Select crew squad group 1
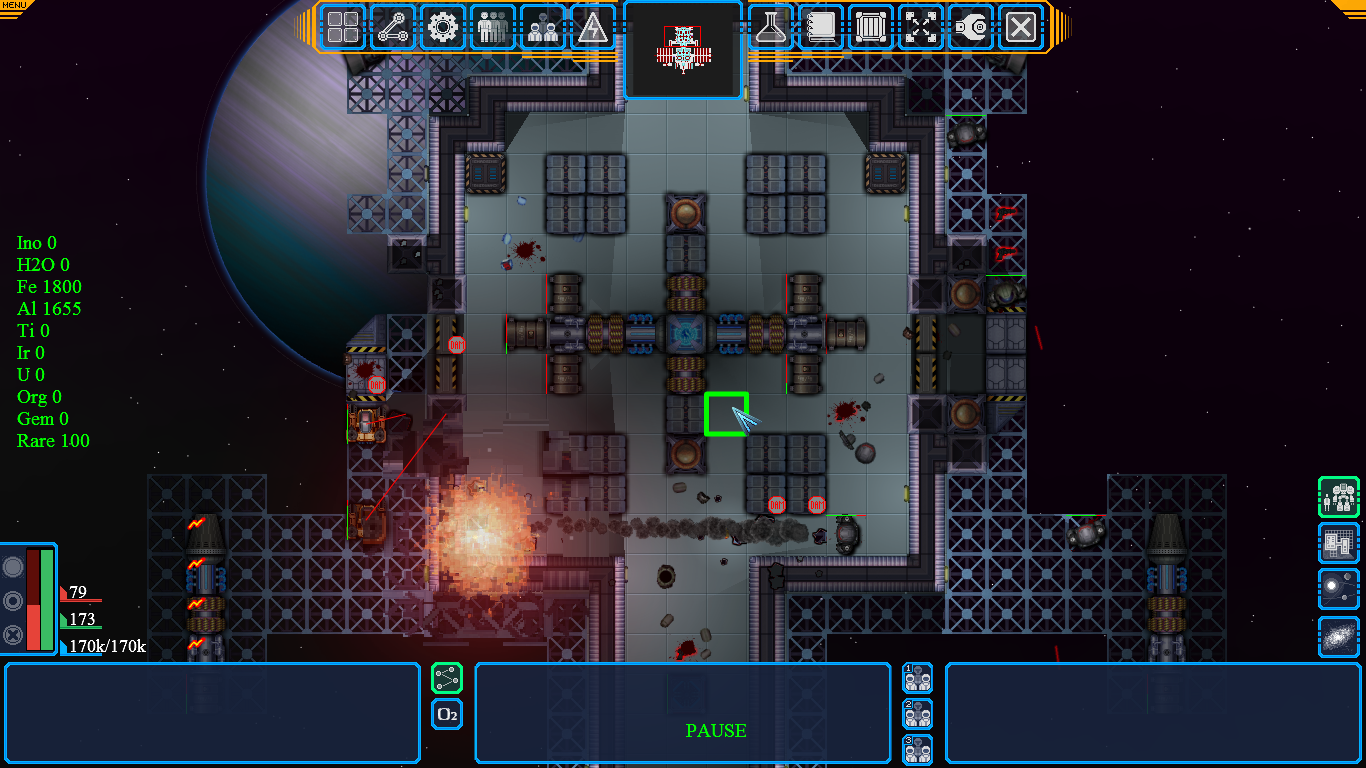Viewport: 1366px width, 768px height. coord(917,678)
